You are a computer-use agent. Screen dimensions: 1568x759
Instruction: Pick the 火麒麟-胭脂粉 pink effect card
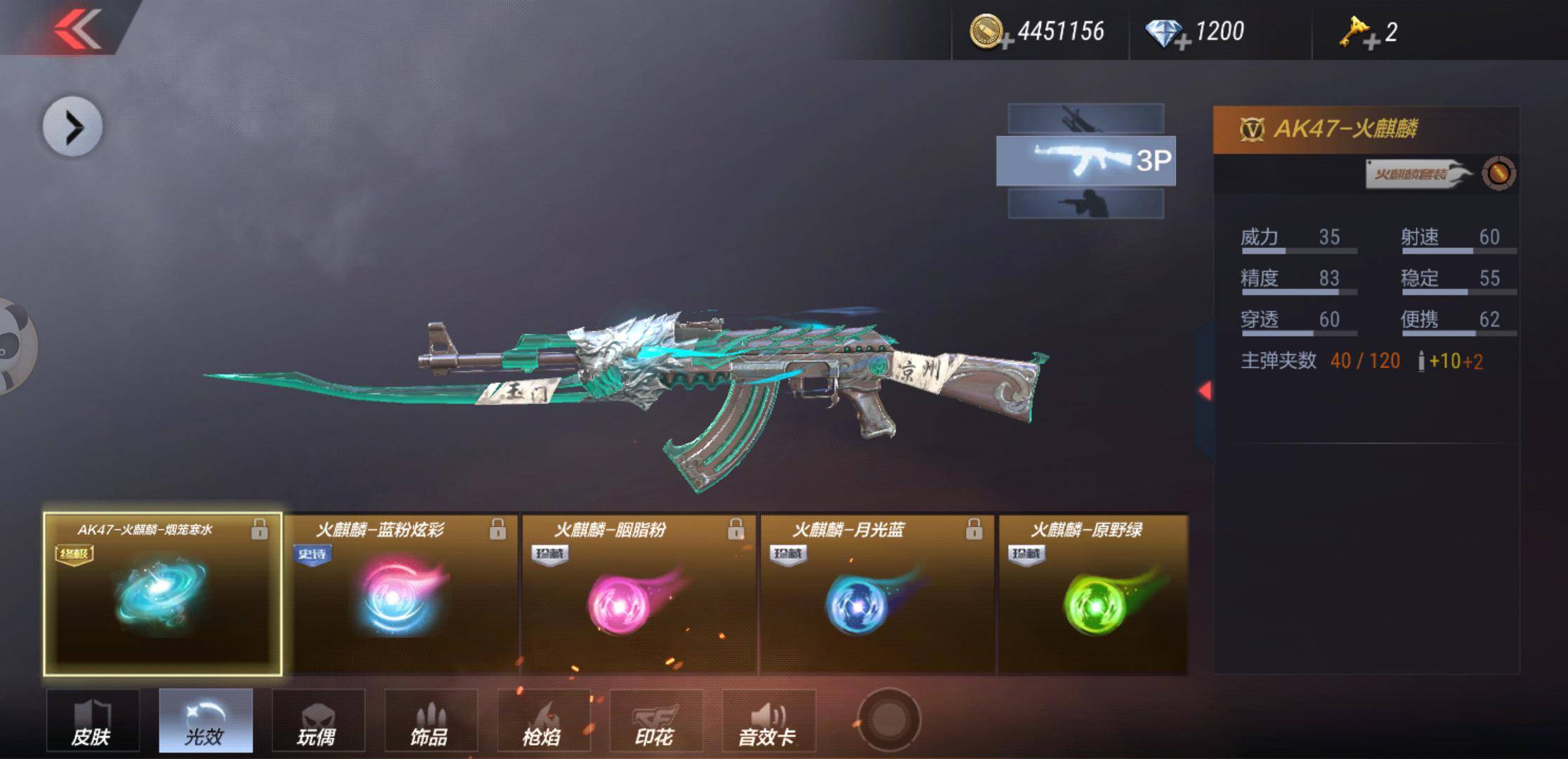point(639,595)
